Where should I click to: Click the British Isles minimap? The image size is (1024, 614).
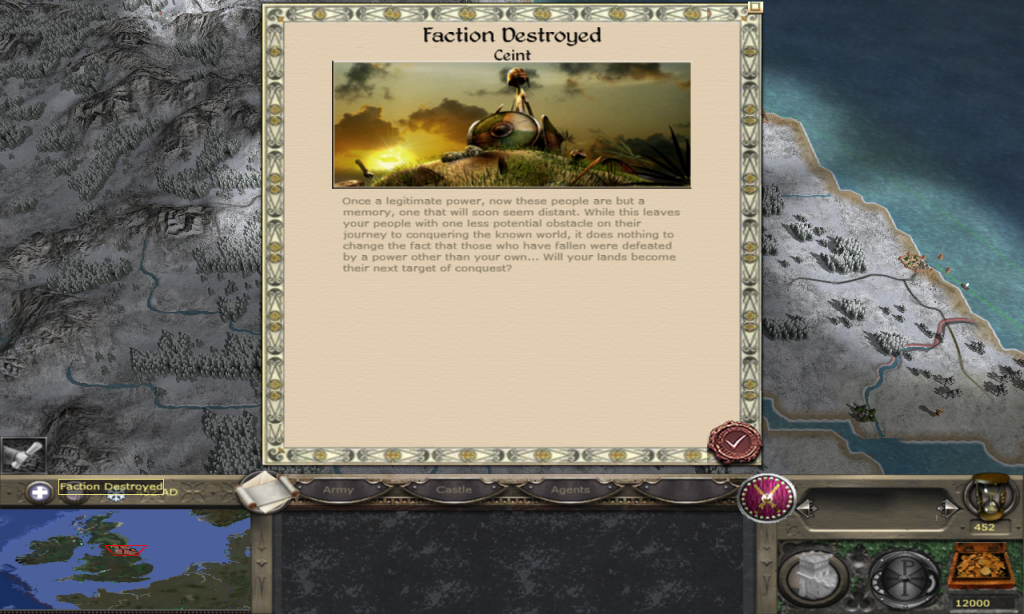tap(123, 558)
